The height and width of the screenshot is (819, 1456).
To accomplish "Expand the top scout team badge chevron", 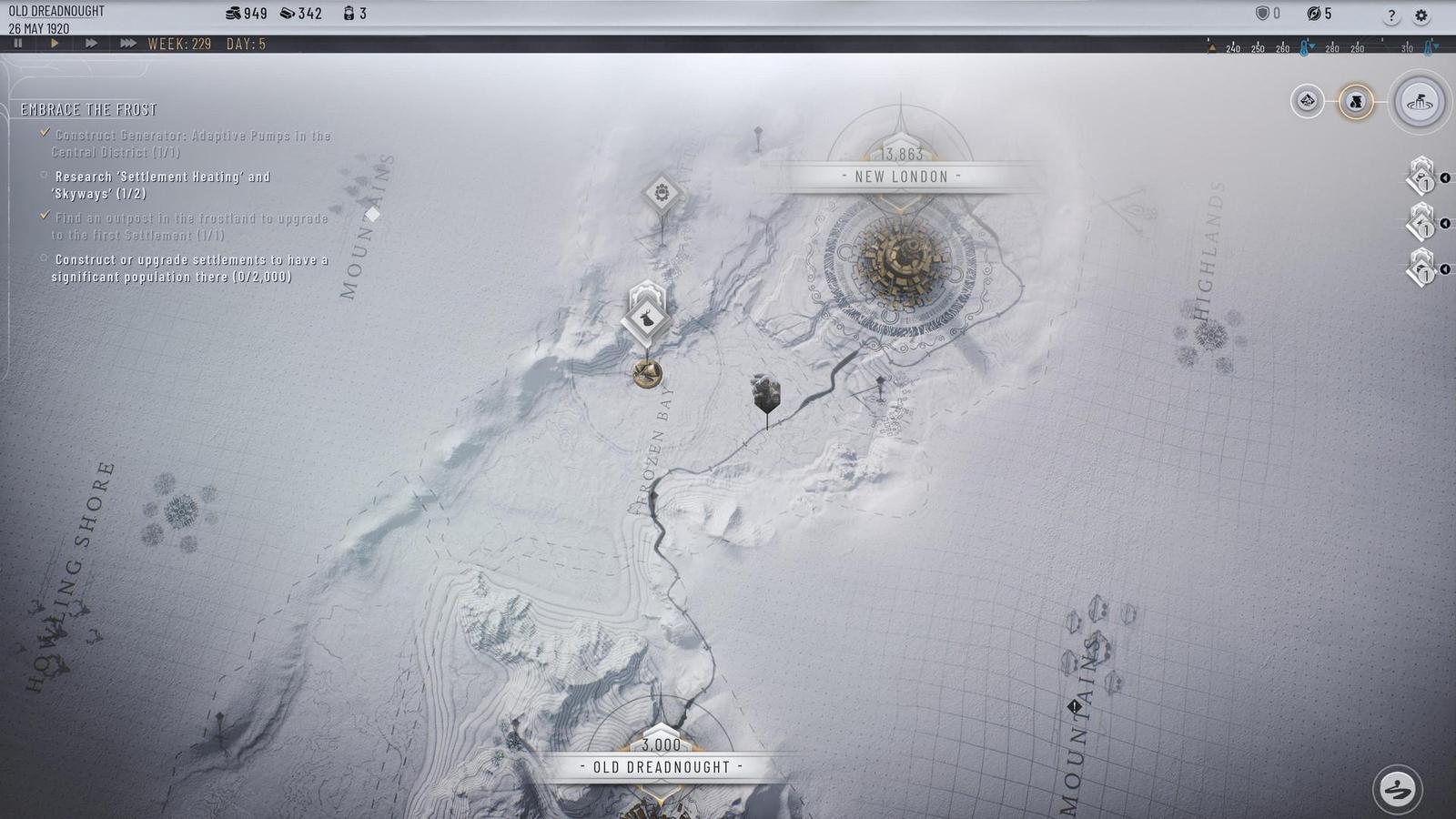I will (1446, 177).
